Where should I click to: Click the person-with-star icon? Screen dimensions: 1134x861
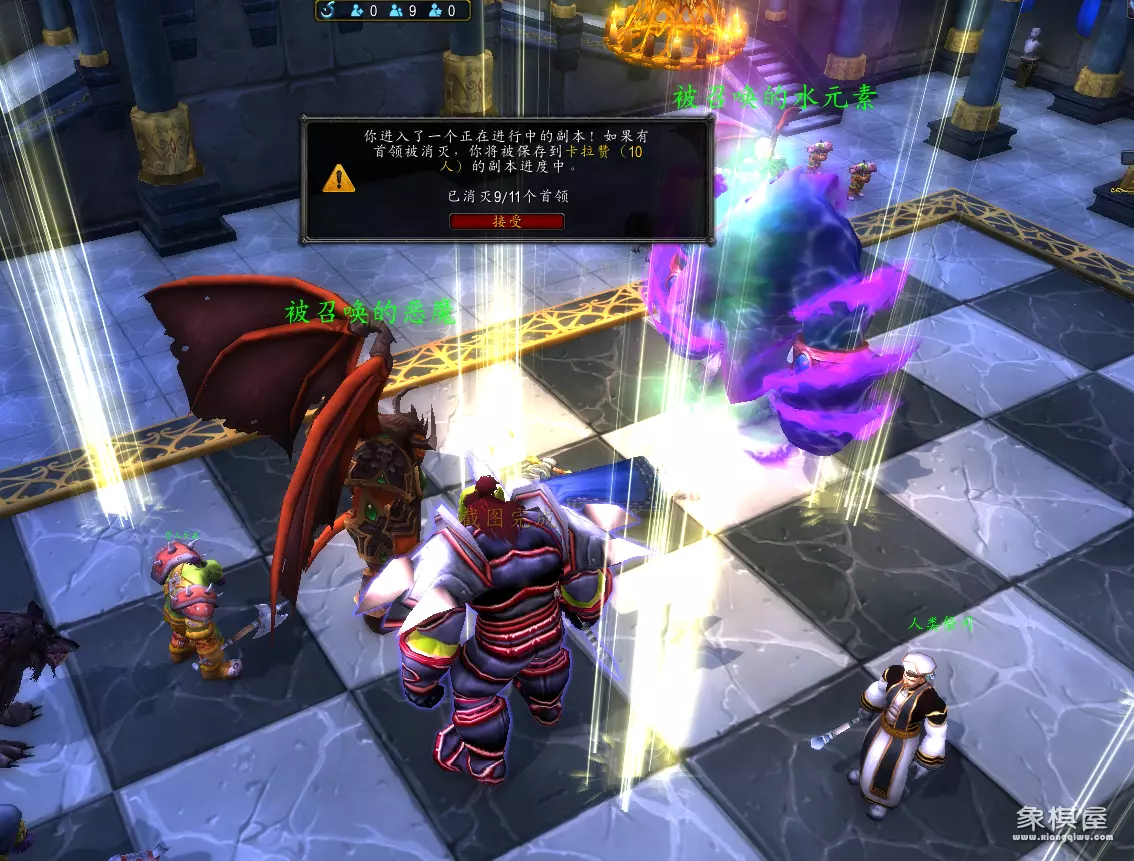[435, 11]
